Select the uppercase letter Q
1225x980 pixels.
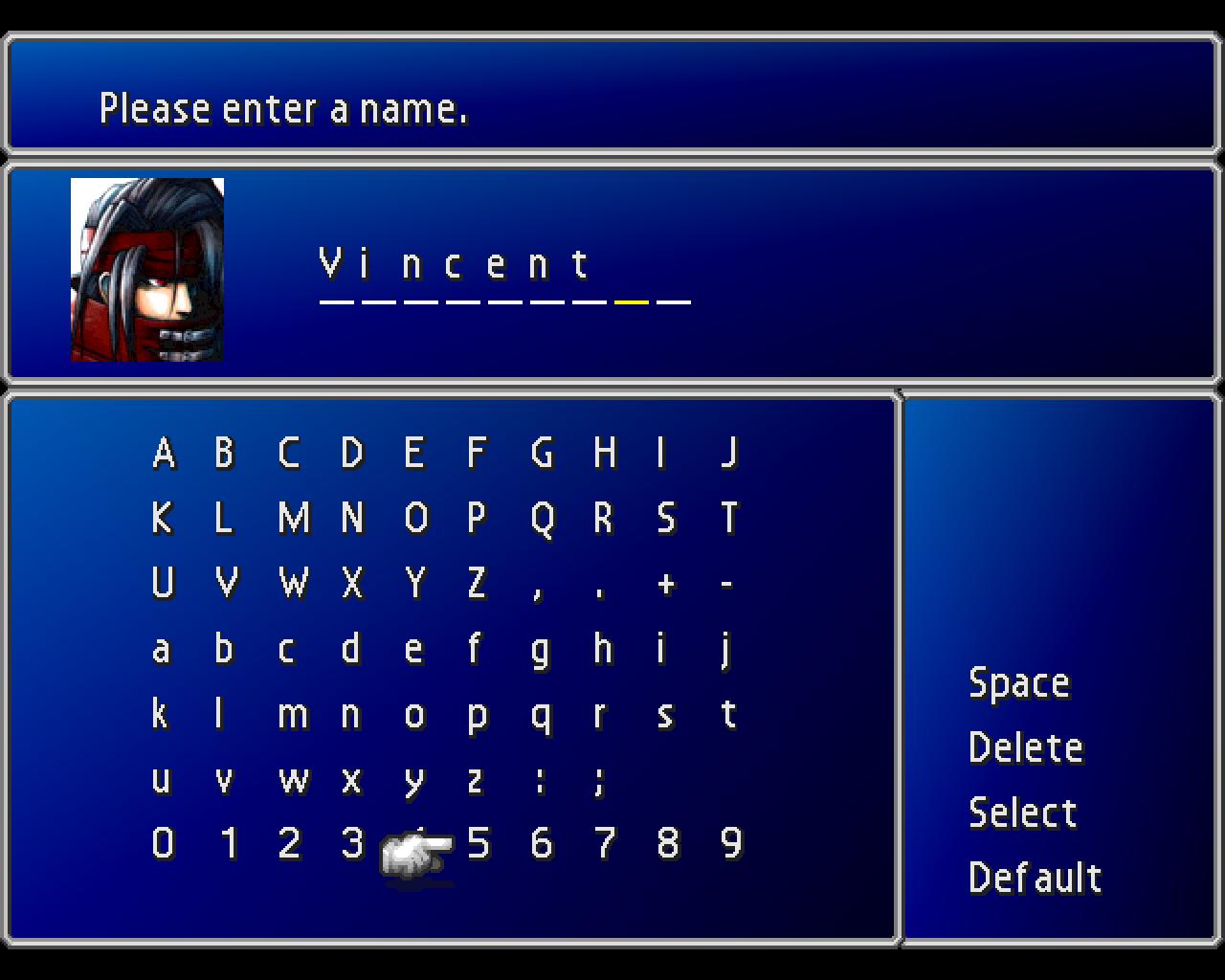[x=543, y=520]
